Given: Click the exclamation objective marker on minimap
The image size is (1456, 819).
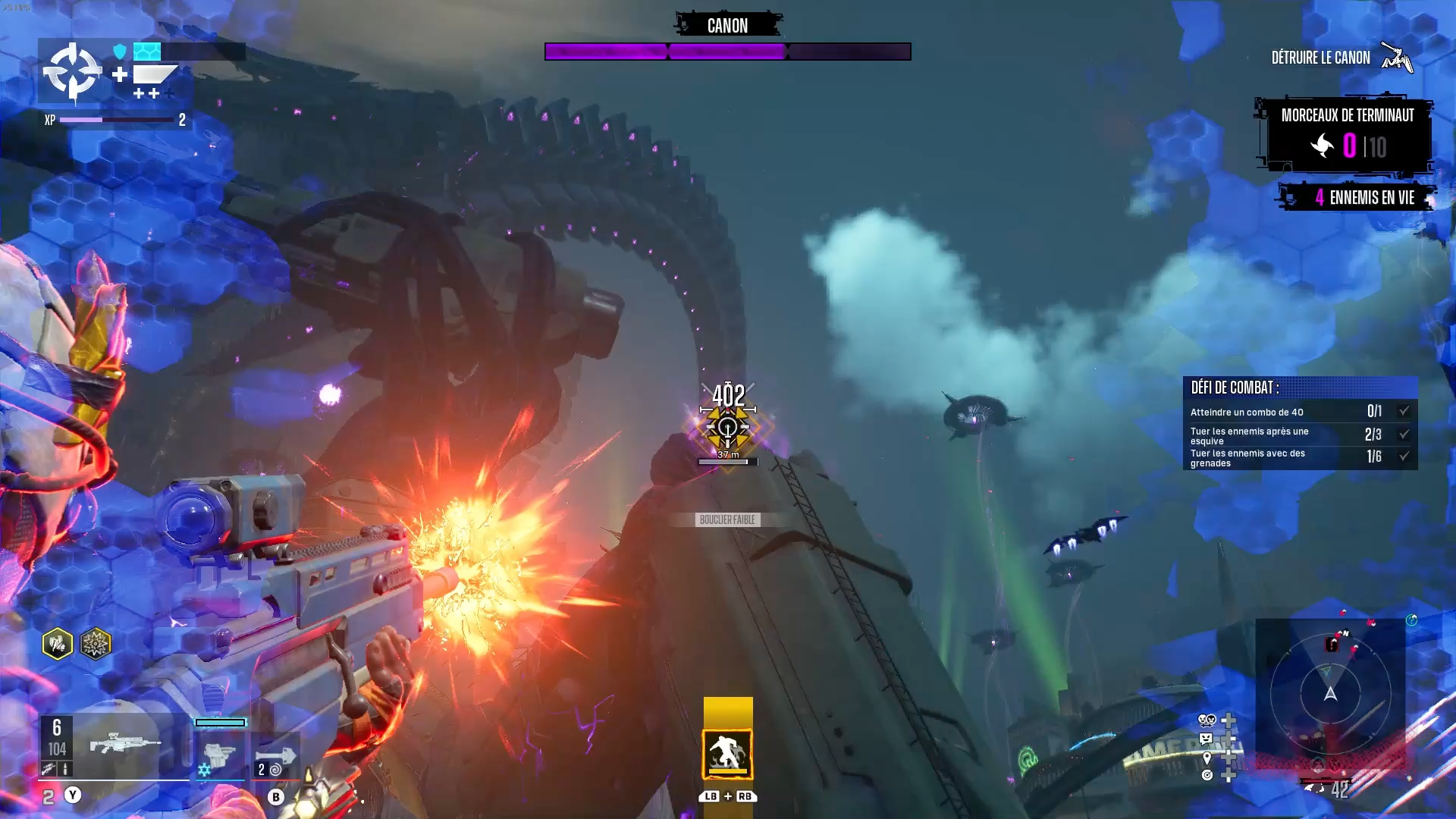Looking at the screenshot, I should 1332,645.
